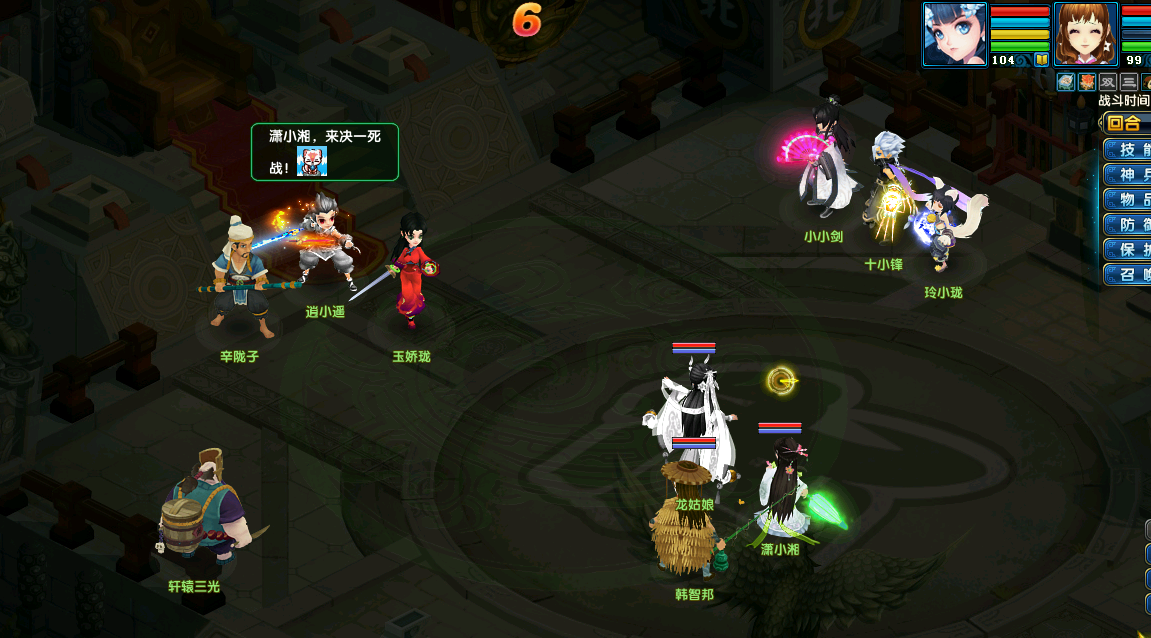Viewport: 1151px width, 638px height.
Task: Toggle the 三 status icon
Action: point(1129,82)
